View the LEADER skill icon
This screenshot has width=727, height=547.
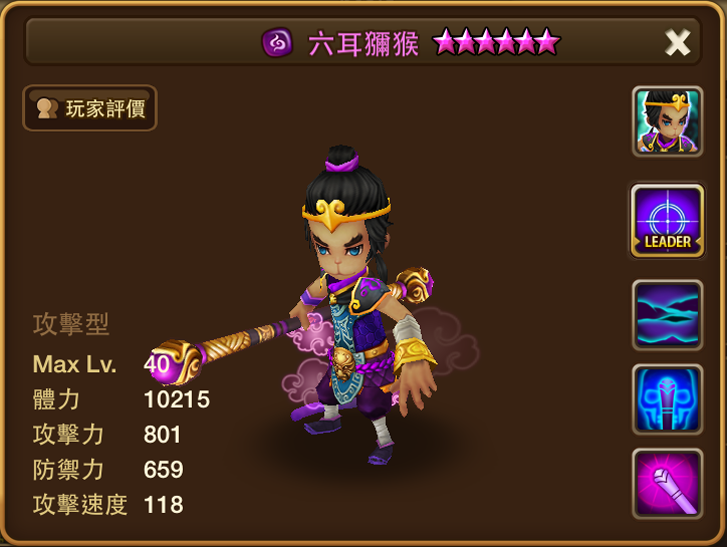(x=667, y=219)
